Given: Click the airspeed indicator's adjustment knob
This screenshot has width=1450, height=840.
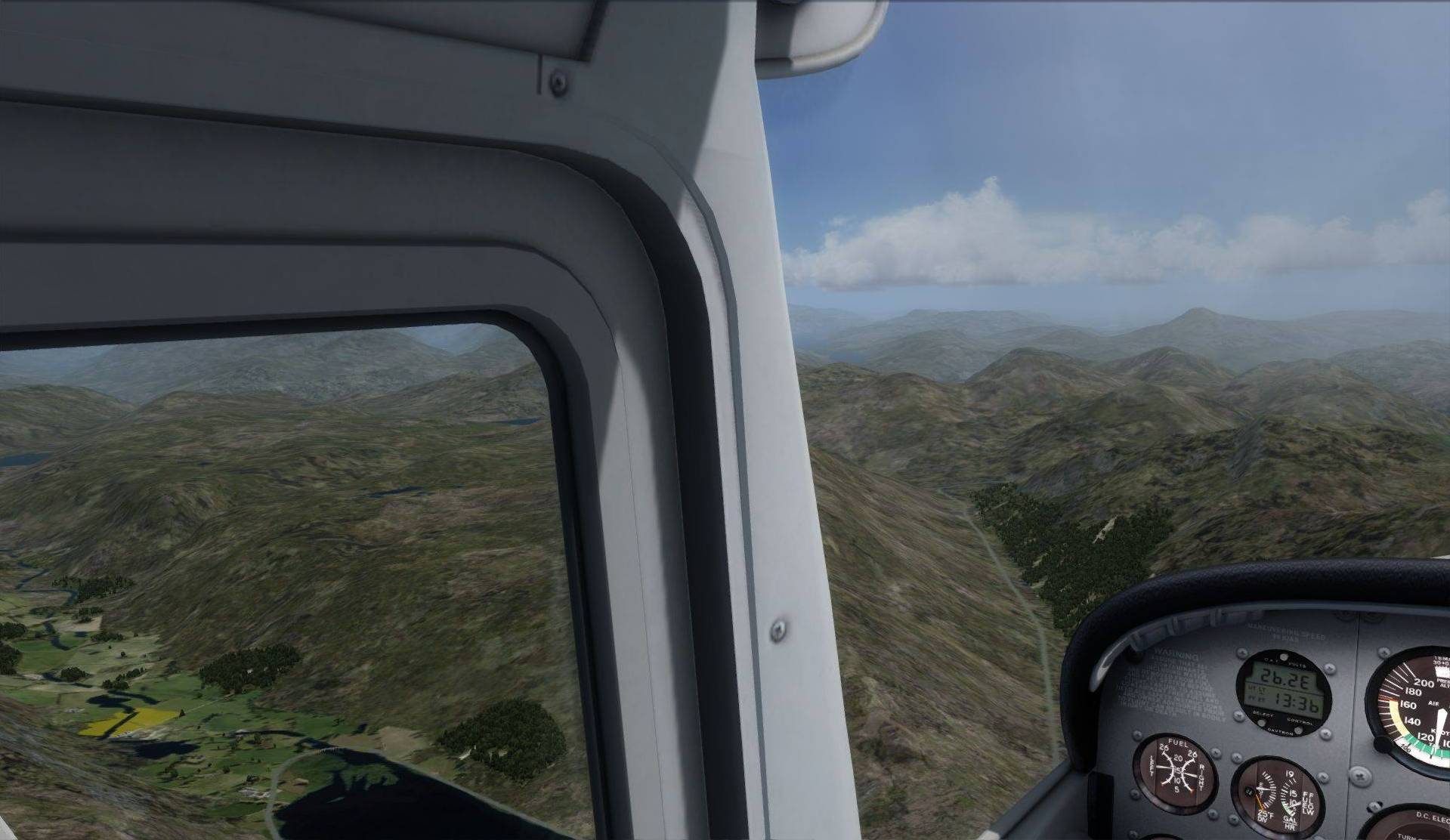Looking at the screenshot, I should point(1384,743).
